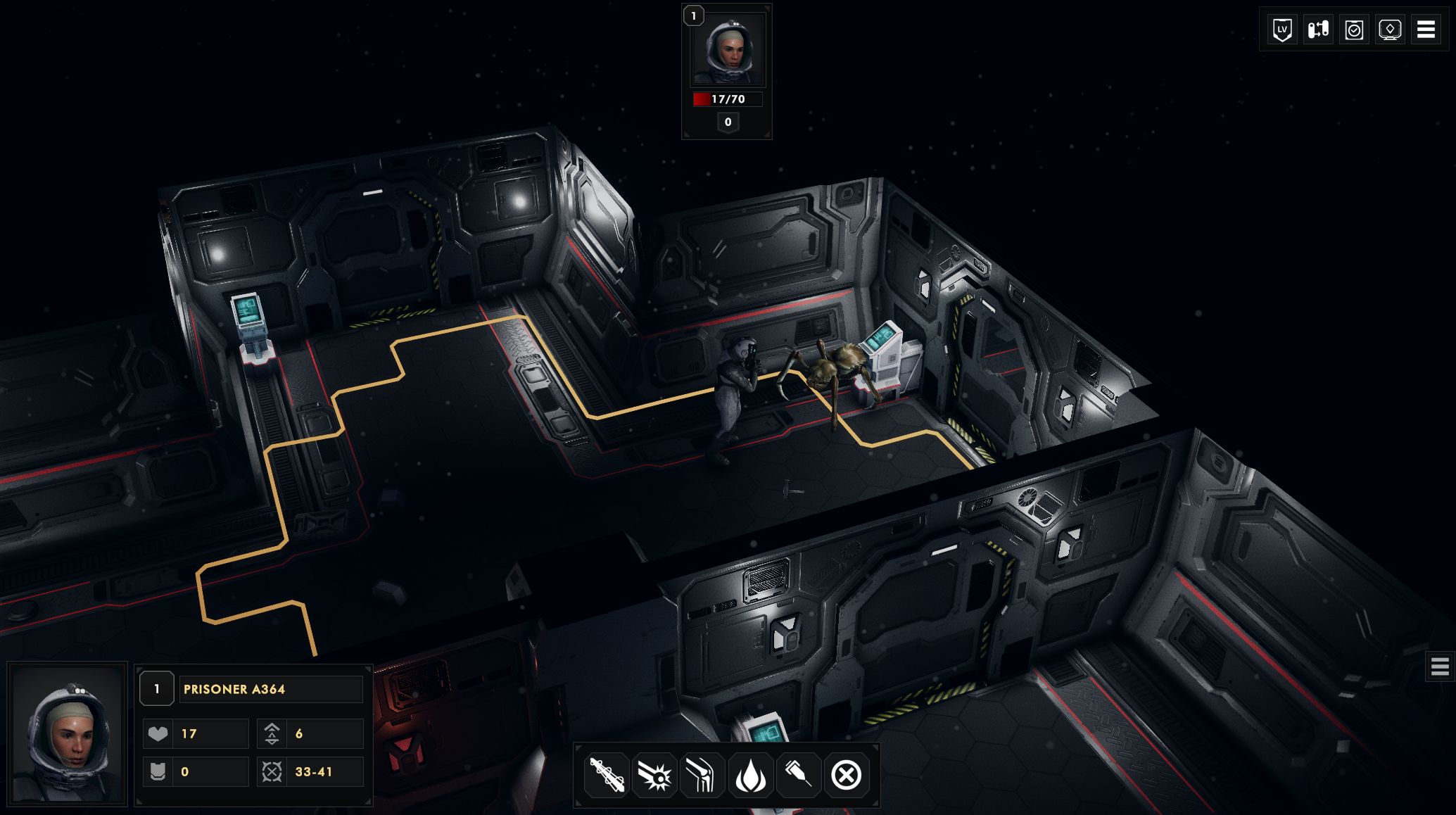1456x815 pixels.
Task: Select the Prisoner A364 large portrait
Action: pos(68,734)
